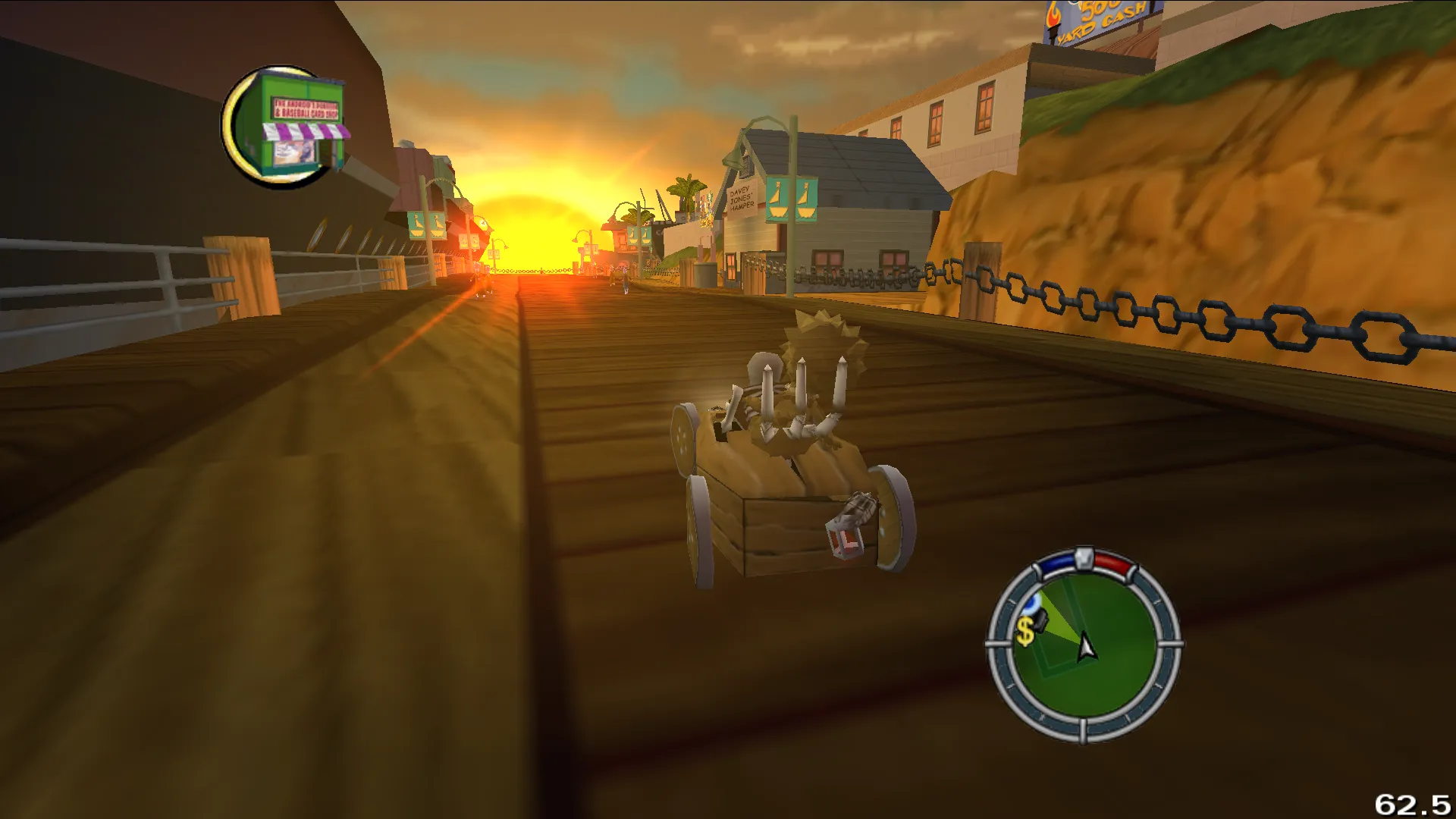Click the player arrow on the radar

click(1086, 647)
